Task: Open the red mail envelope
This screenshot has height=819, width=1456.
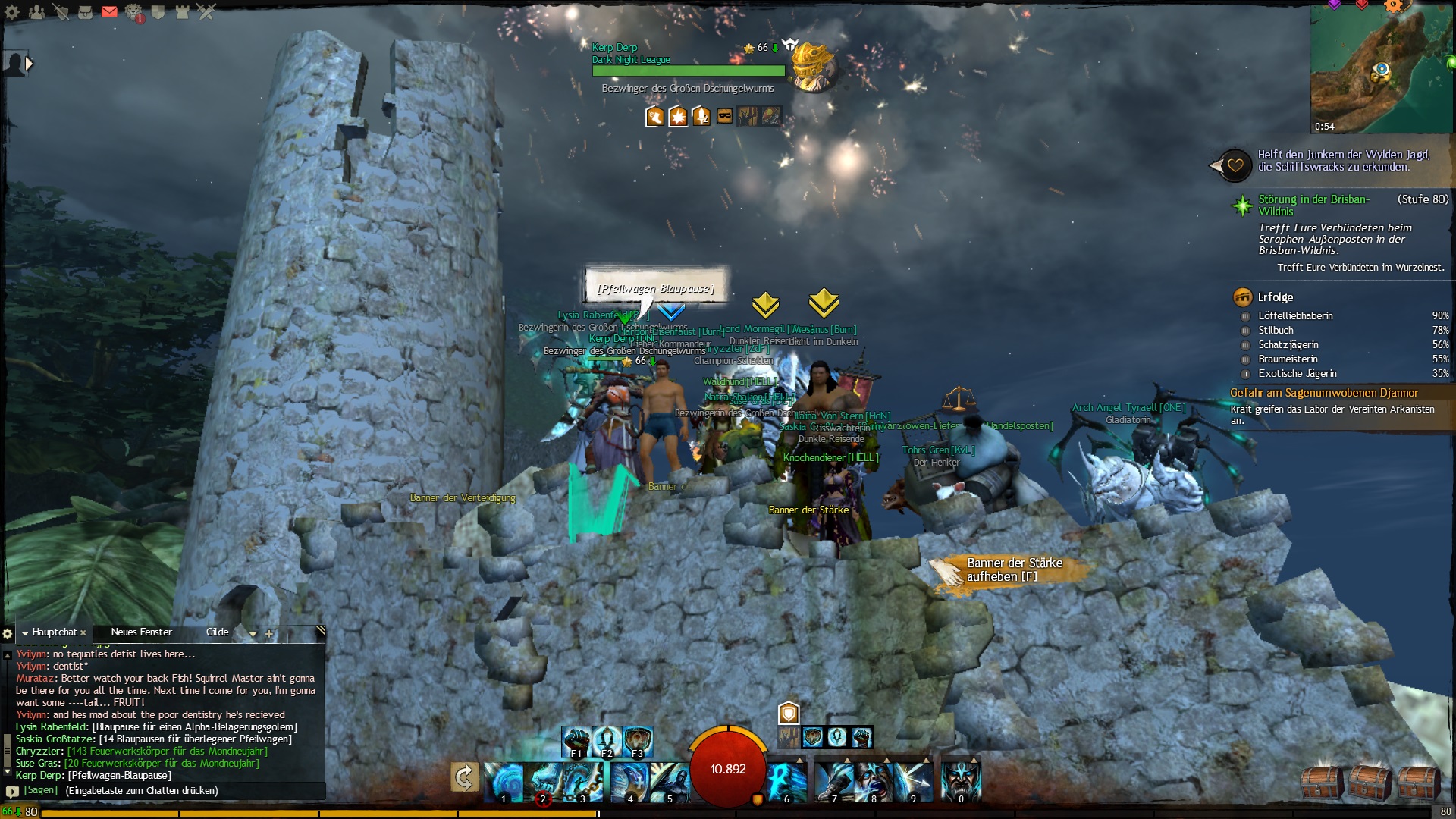Action: [109, 11]
